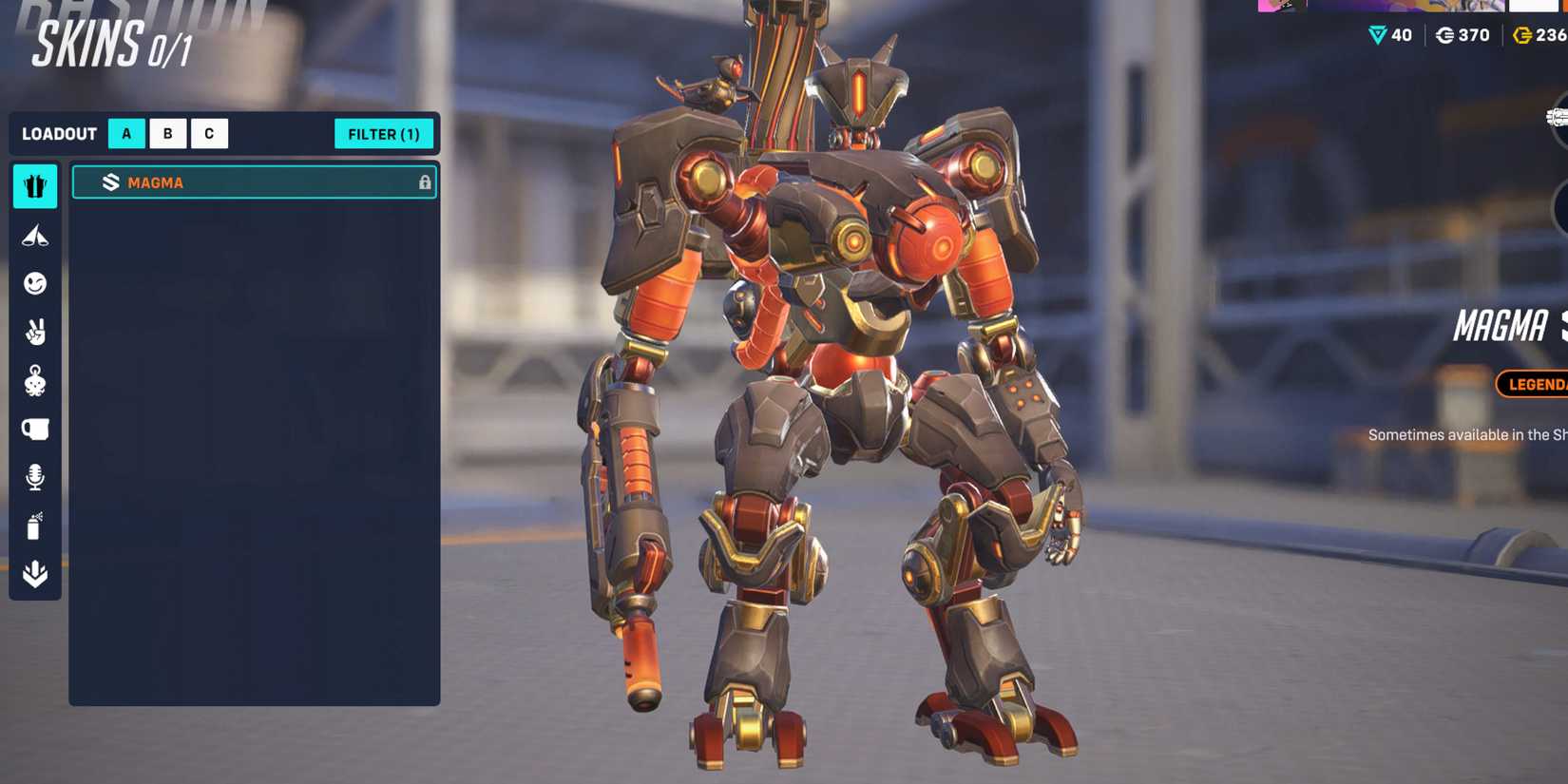The image size is (1568, 784).
Task: Open the spray can Sprays category
Action: [35, 526]
